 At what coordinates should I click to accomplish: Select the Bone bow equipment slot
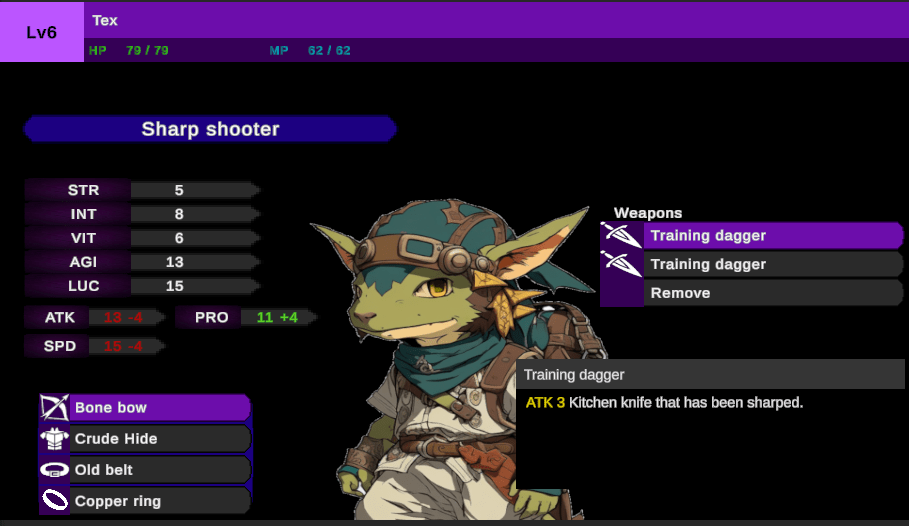tap(145, 408)
